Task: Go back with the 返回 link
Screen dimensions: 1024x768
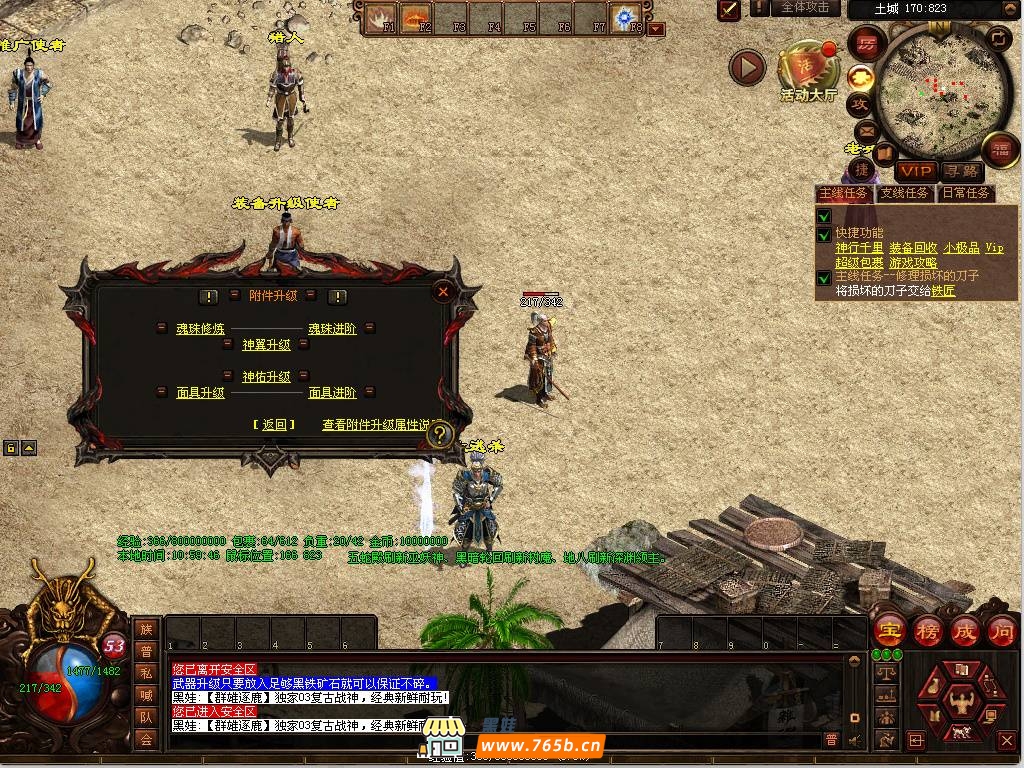Action: (x=274, y=425)
